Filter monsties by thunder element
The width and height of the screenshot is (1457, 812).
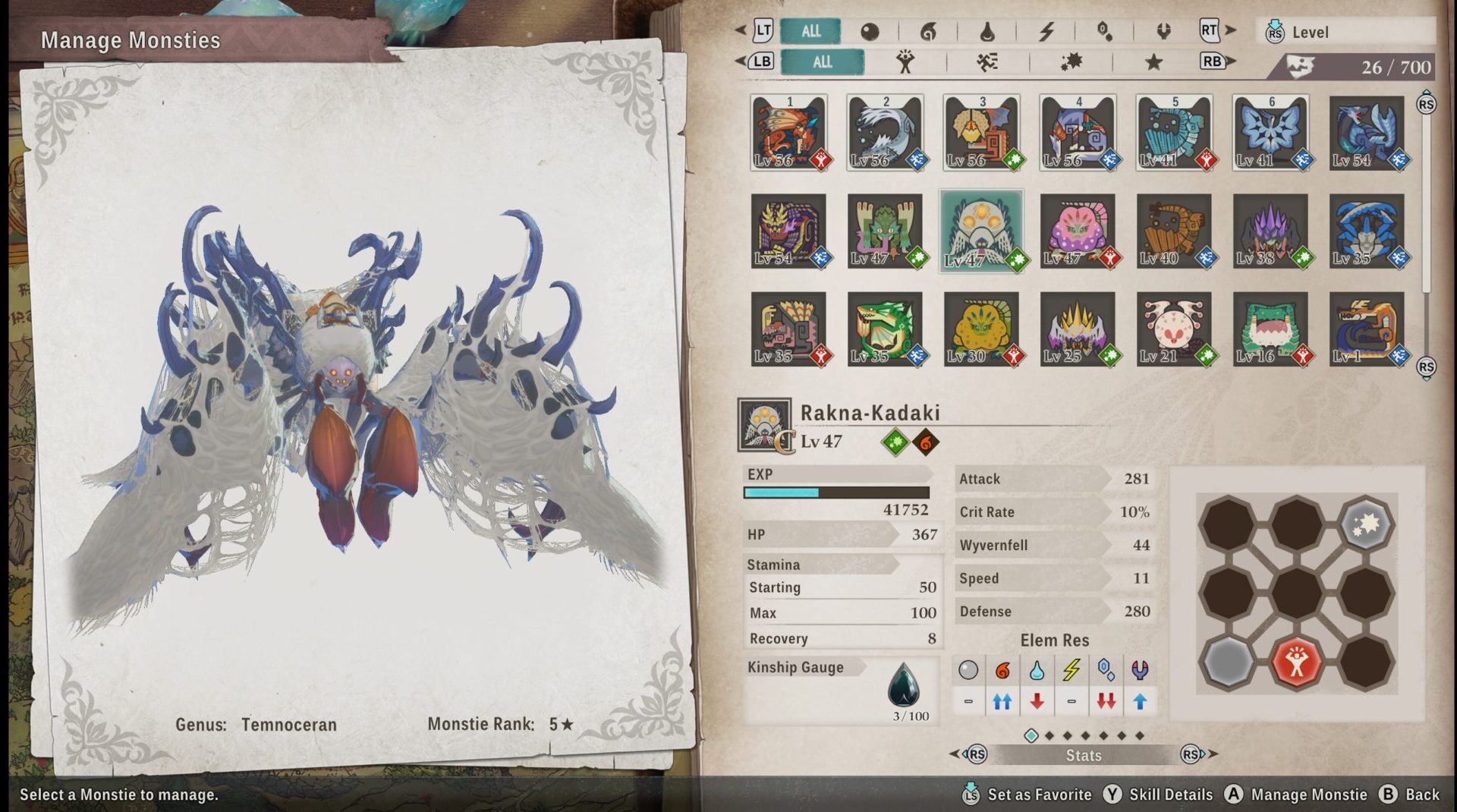(1047, 32)
